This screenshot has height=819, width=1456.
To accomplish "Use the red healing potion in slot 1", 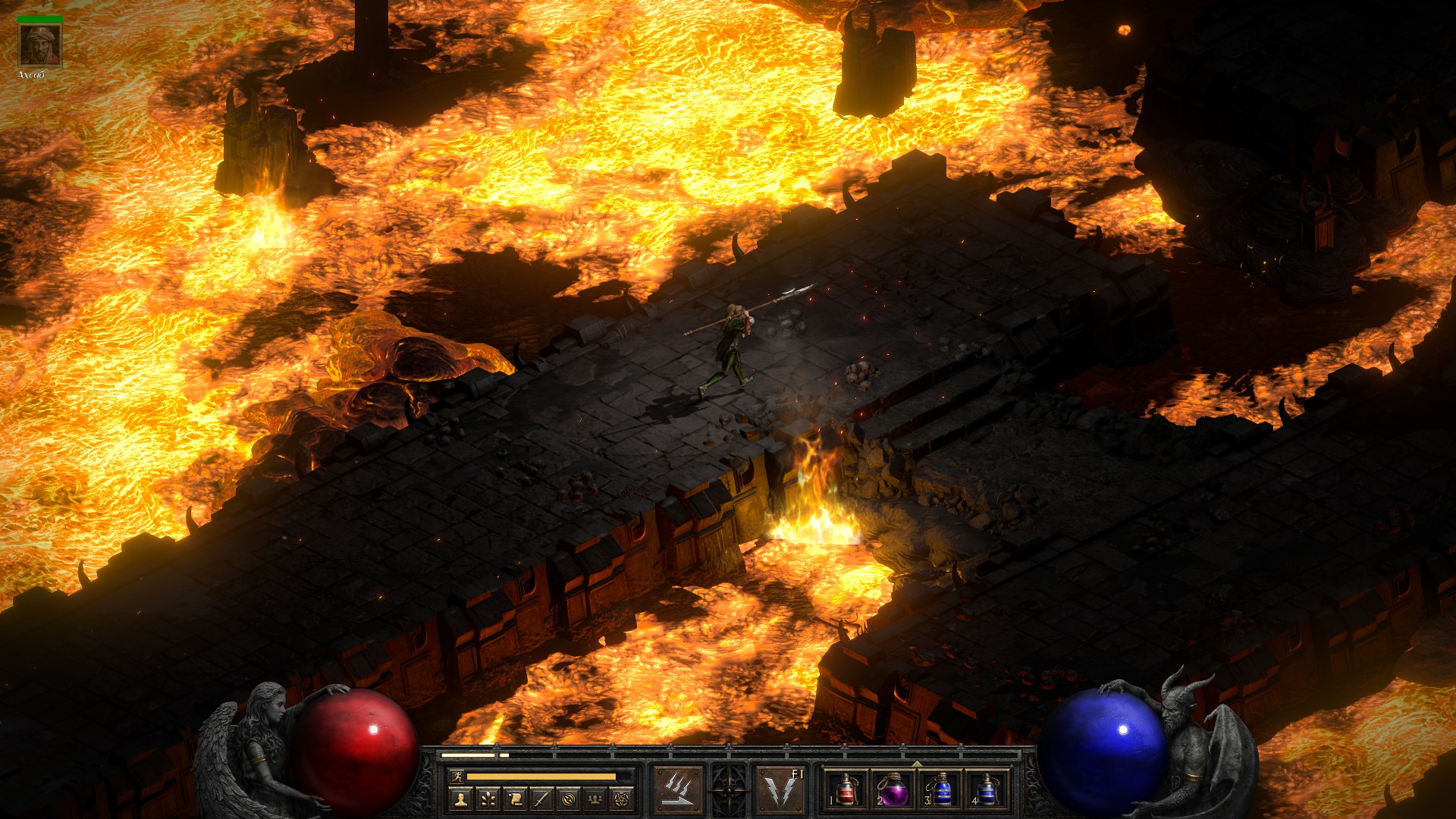I will 846,789.
